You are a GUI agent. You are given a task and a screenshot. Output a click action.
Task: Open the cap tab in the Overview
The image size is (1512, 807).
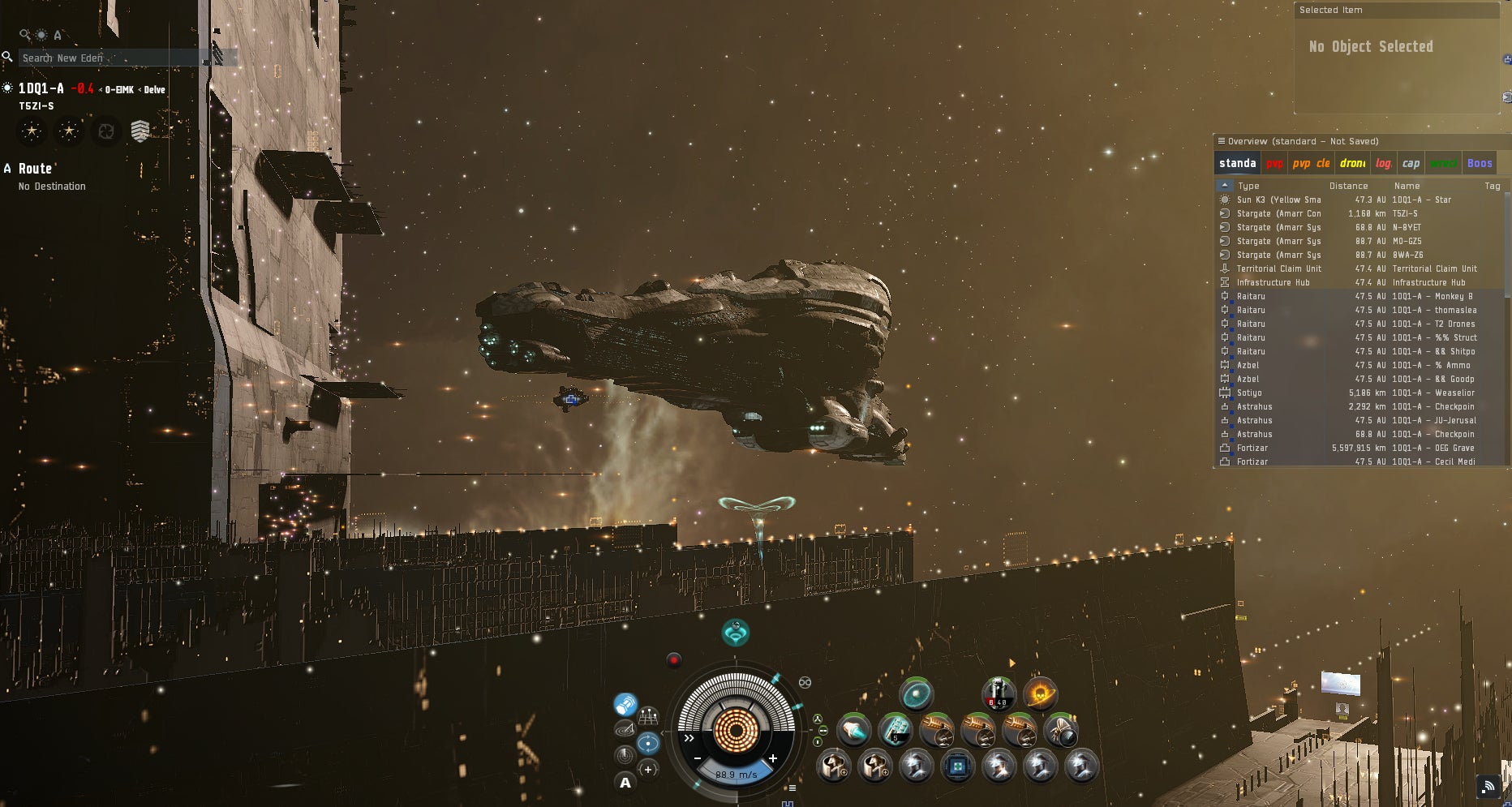pyautogui.click(x=1411, y=163)
